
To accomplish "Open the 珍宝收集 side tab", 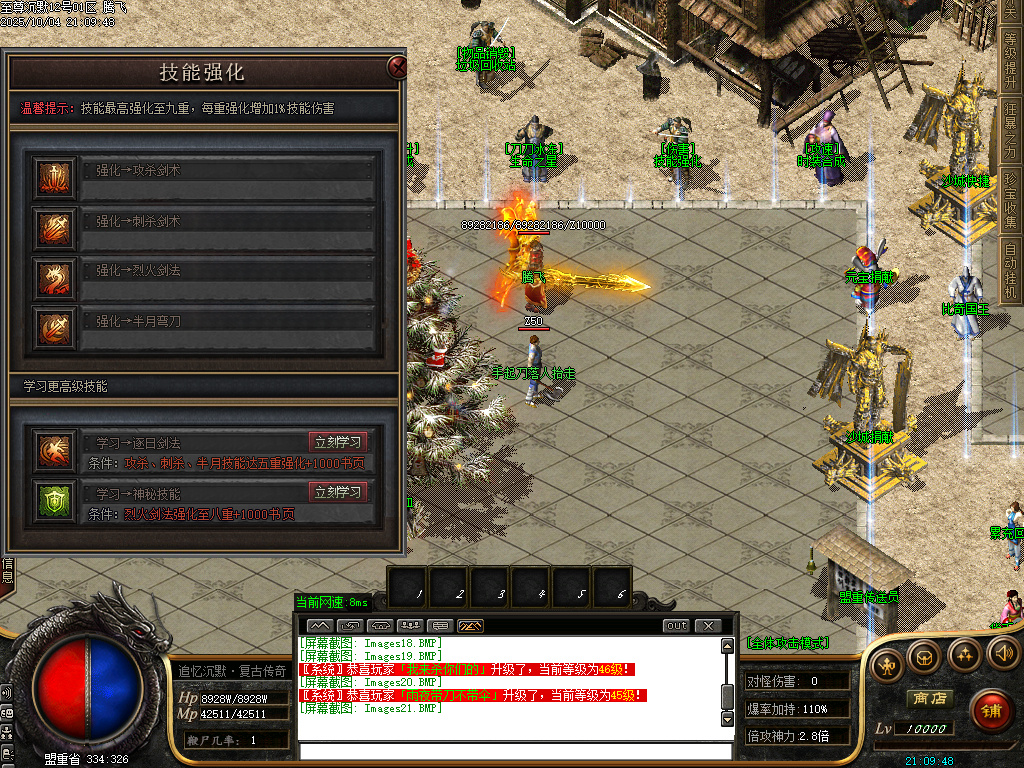I will [x=1011, y=200].
